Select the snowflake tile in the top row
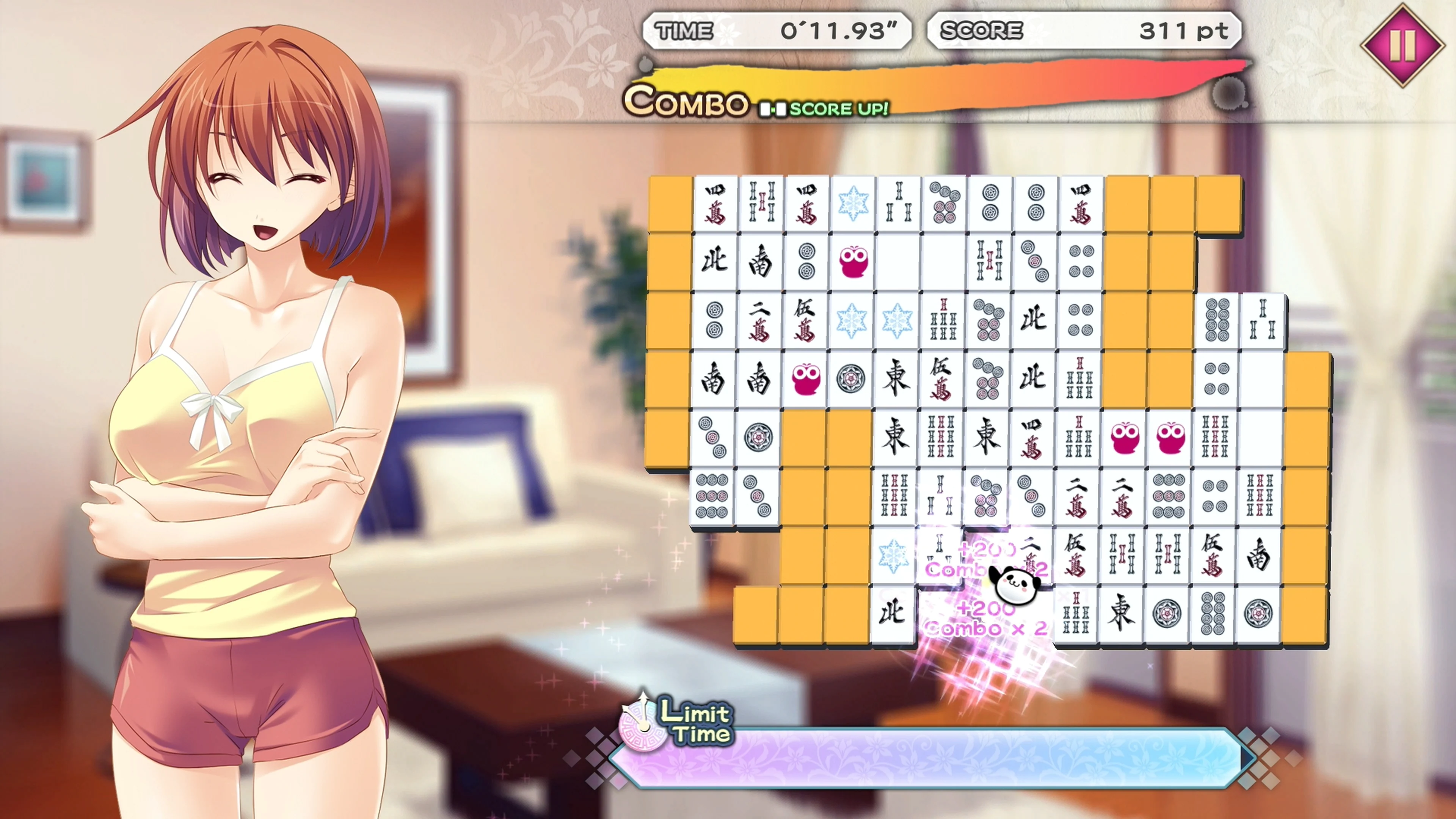 pos(854,204)
